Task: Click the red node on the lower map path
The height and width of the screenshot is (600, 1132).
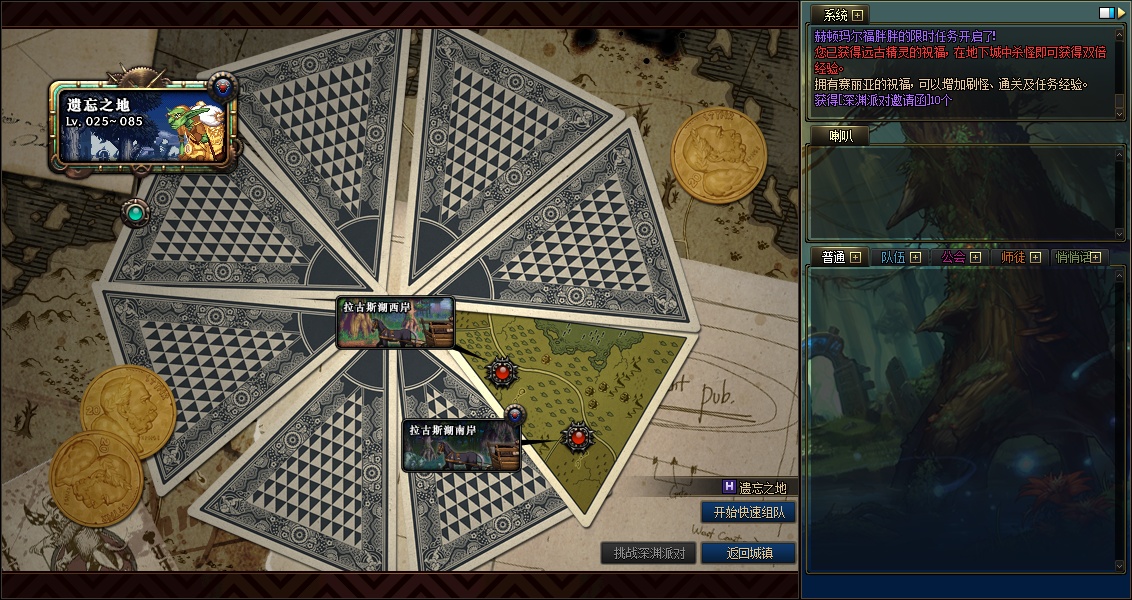Action: click(577, 437)
